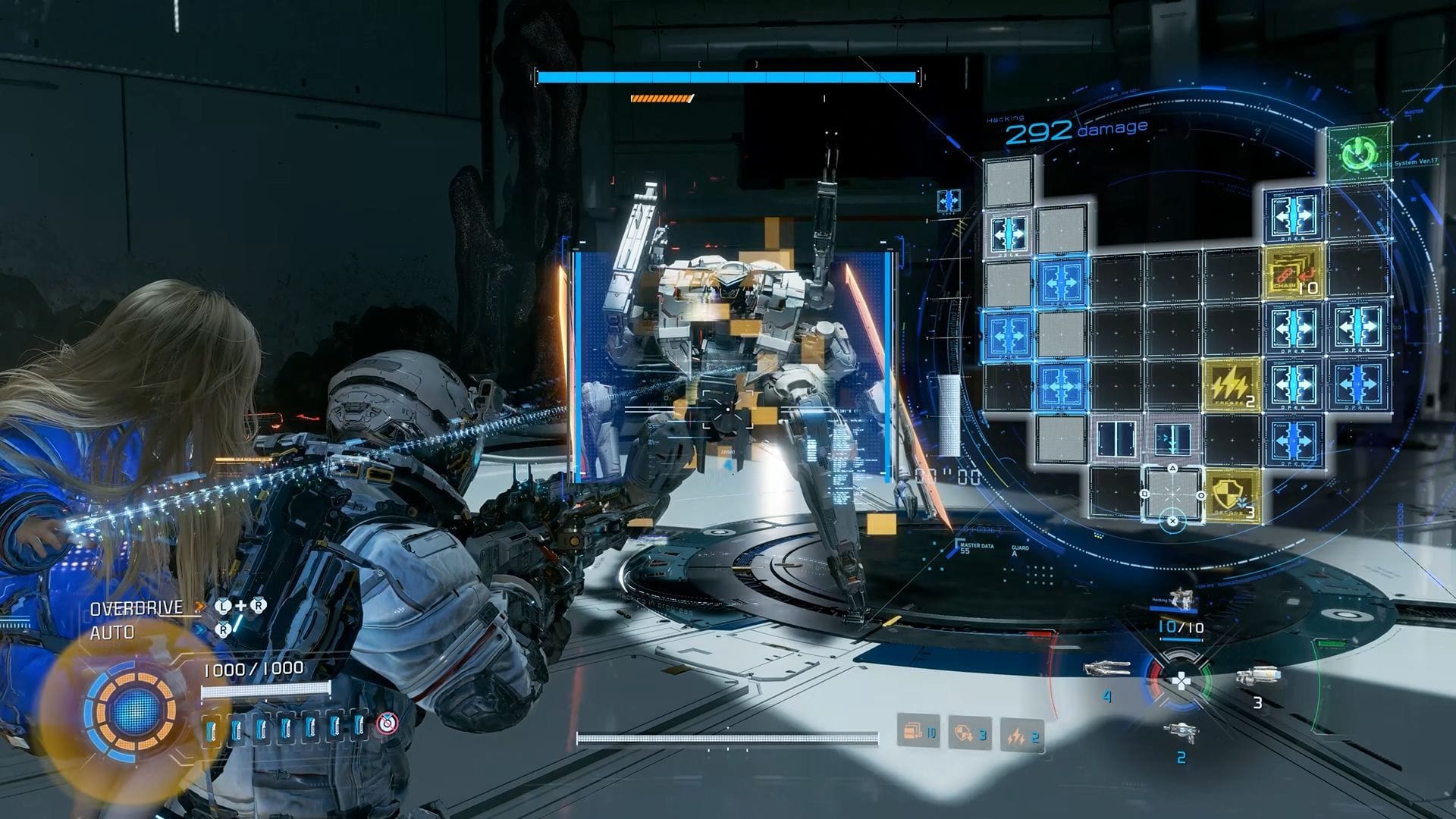Open the triangle prompt above the cursor tile
The height and width of the screenshot is (819, 1456).
(1173, 468)
